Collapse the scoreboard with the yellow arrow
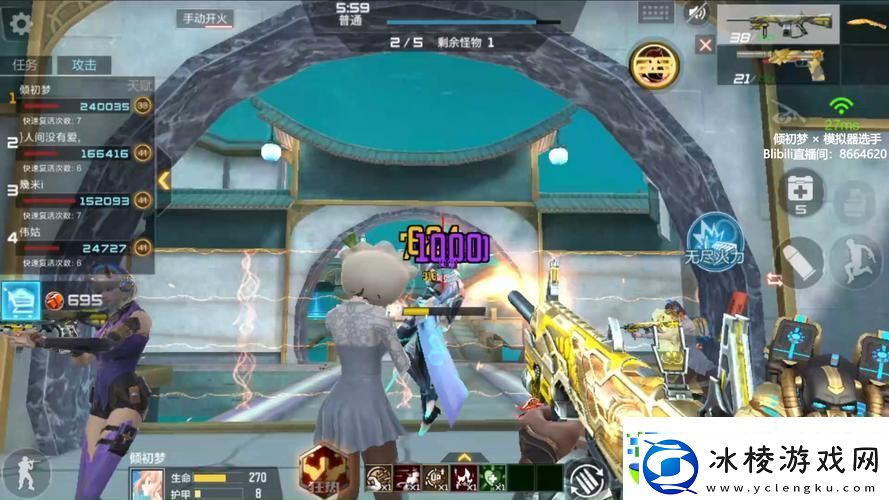889x500 pixels. coord(163,180)
